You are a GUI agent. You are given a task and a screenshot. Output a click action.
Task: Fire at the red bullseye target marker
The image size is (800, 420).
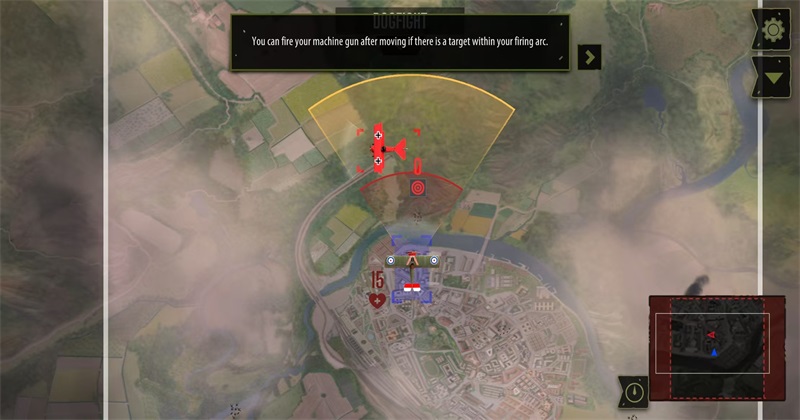pyautogui.click(x=417, y=187)
